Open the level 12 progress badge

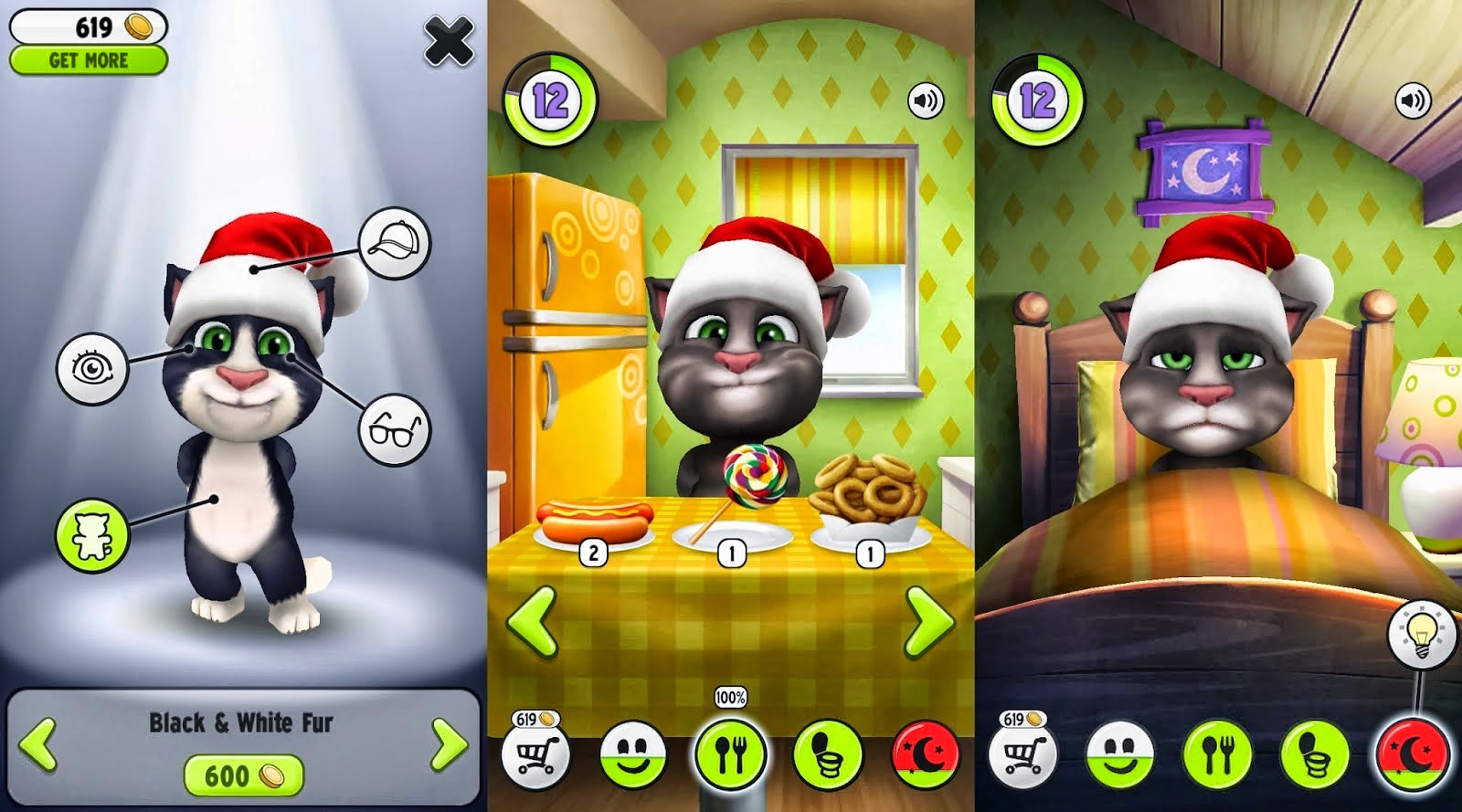549,94
